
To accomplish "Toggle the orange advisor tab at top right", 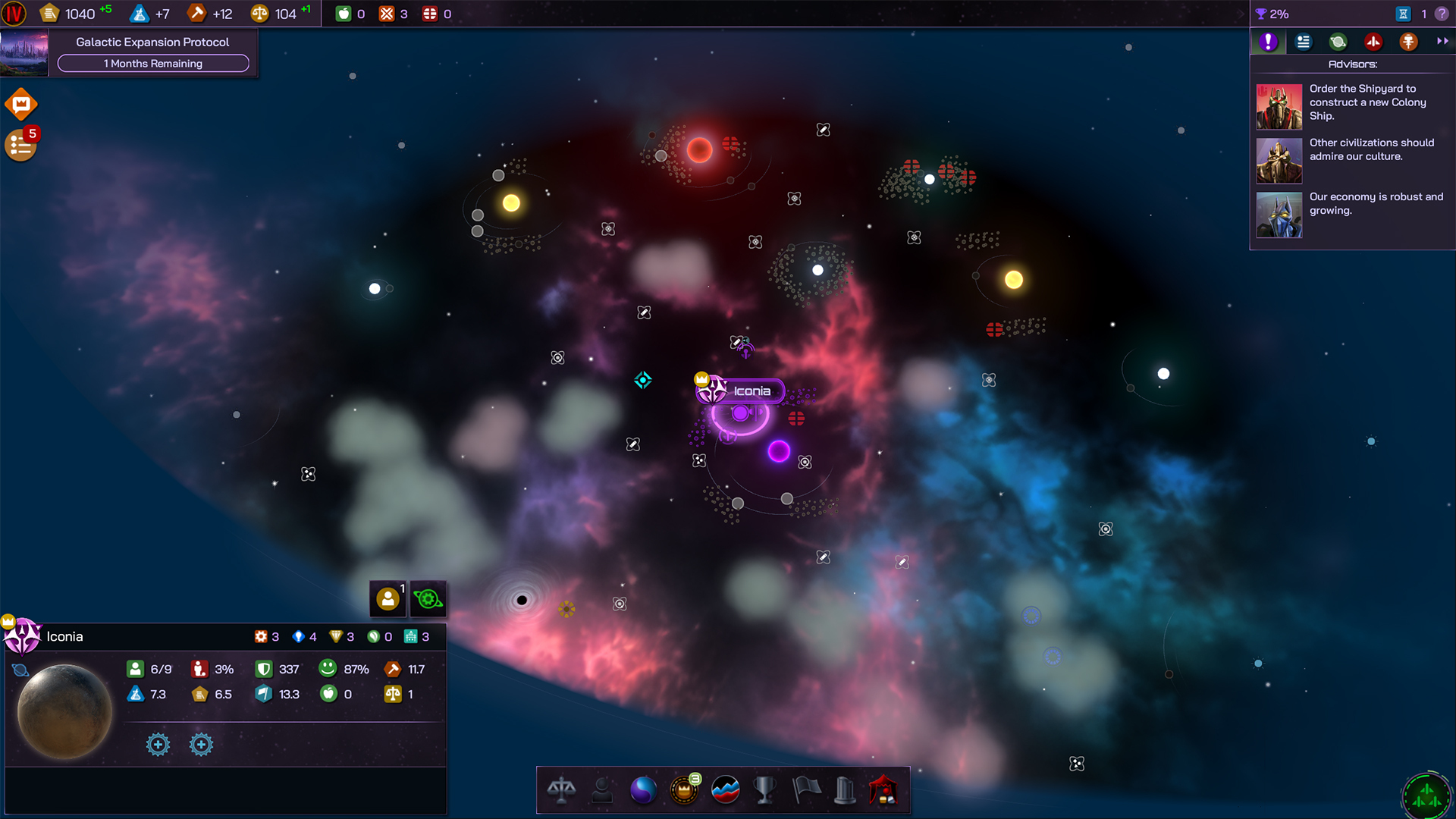I will pyautogui.click(x=1408, y=42).
